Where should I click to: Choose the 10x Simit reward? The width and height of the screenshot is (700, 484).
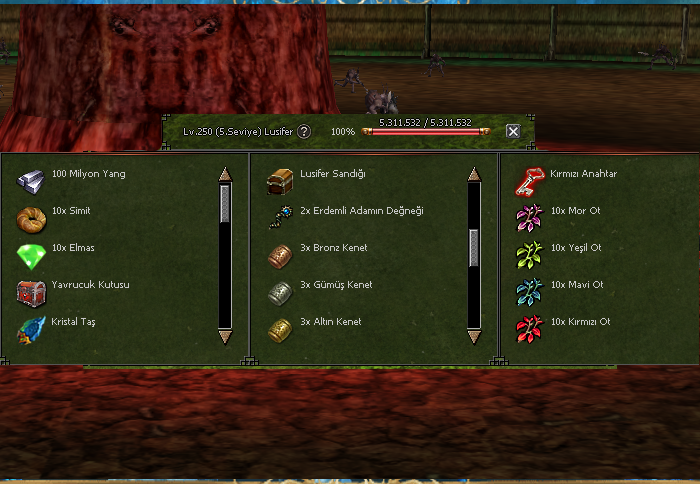tap(31, 218)
